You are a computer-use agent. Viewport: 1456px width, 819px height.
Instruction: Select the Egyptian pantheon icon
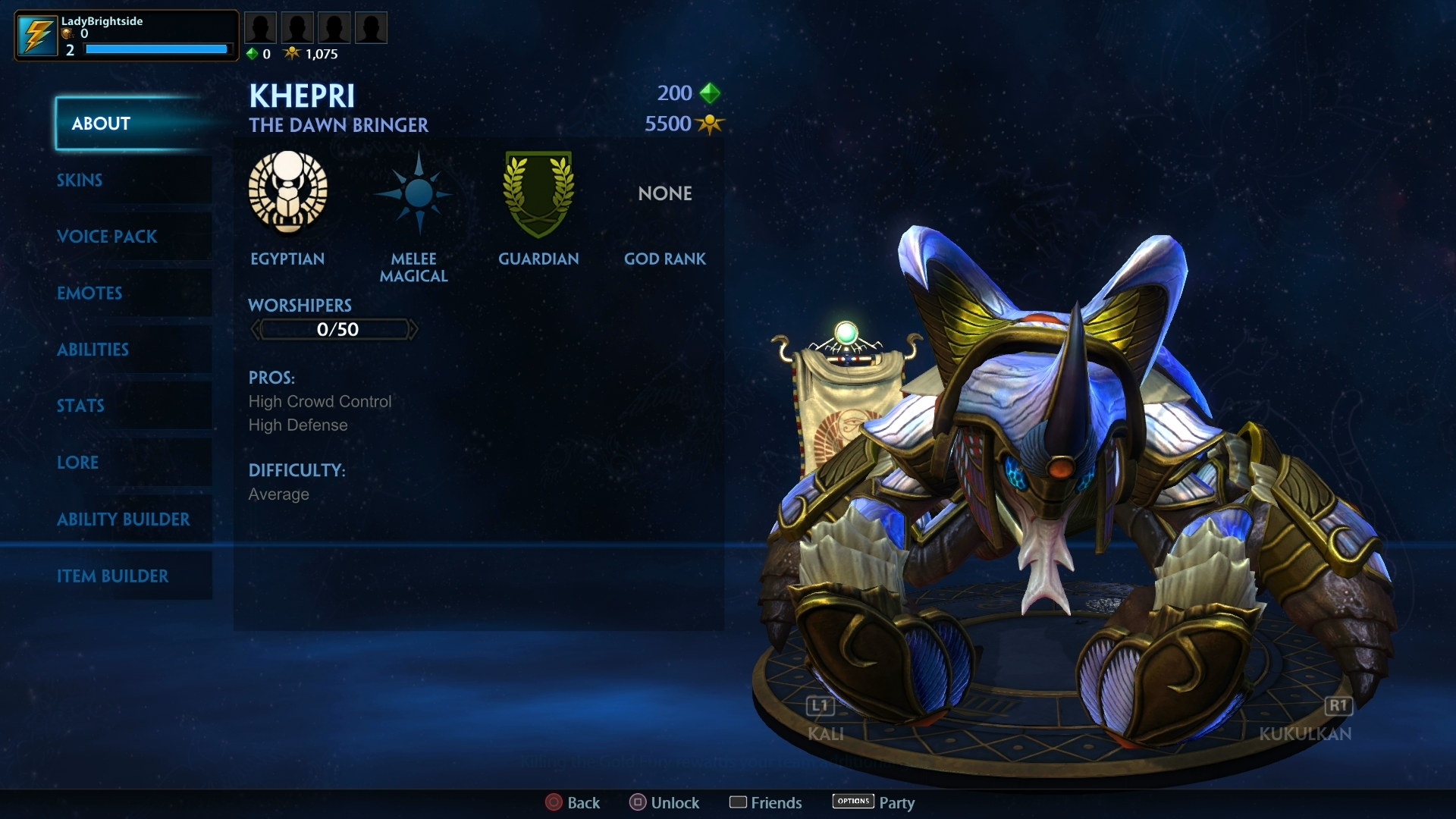tap(287, 193)
